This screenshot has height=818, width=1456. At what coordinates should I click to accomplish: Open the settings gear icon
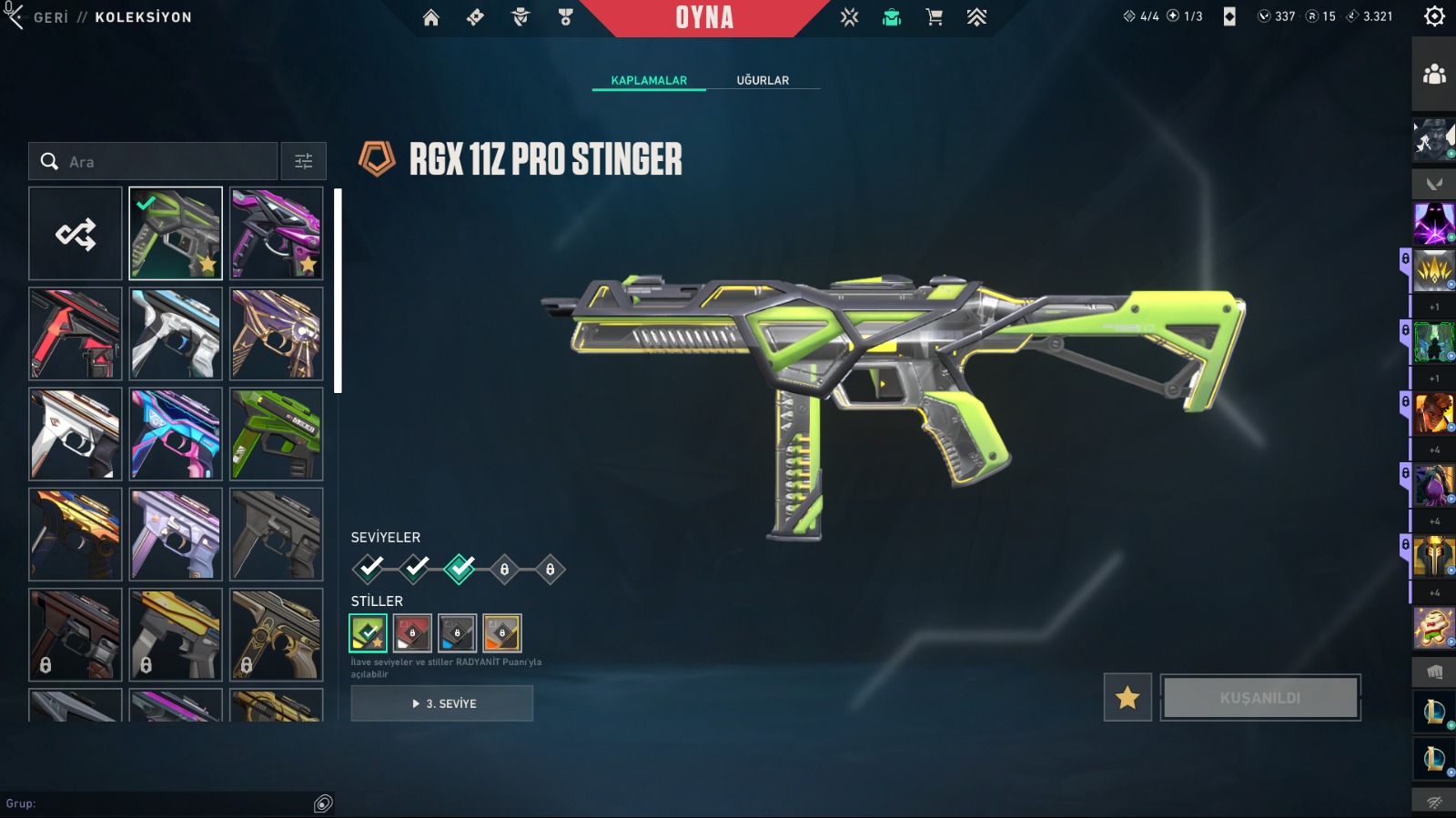[1434, 16]
